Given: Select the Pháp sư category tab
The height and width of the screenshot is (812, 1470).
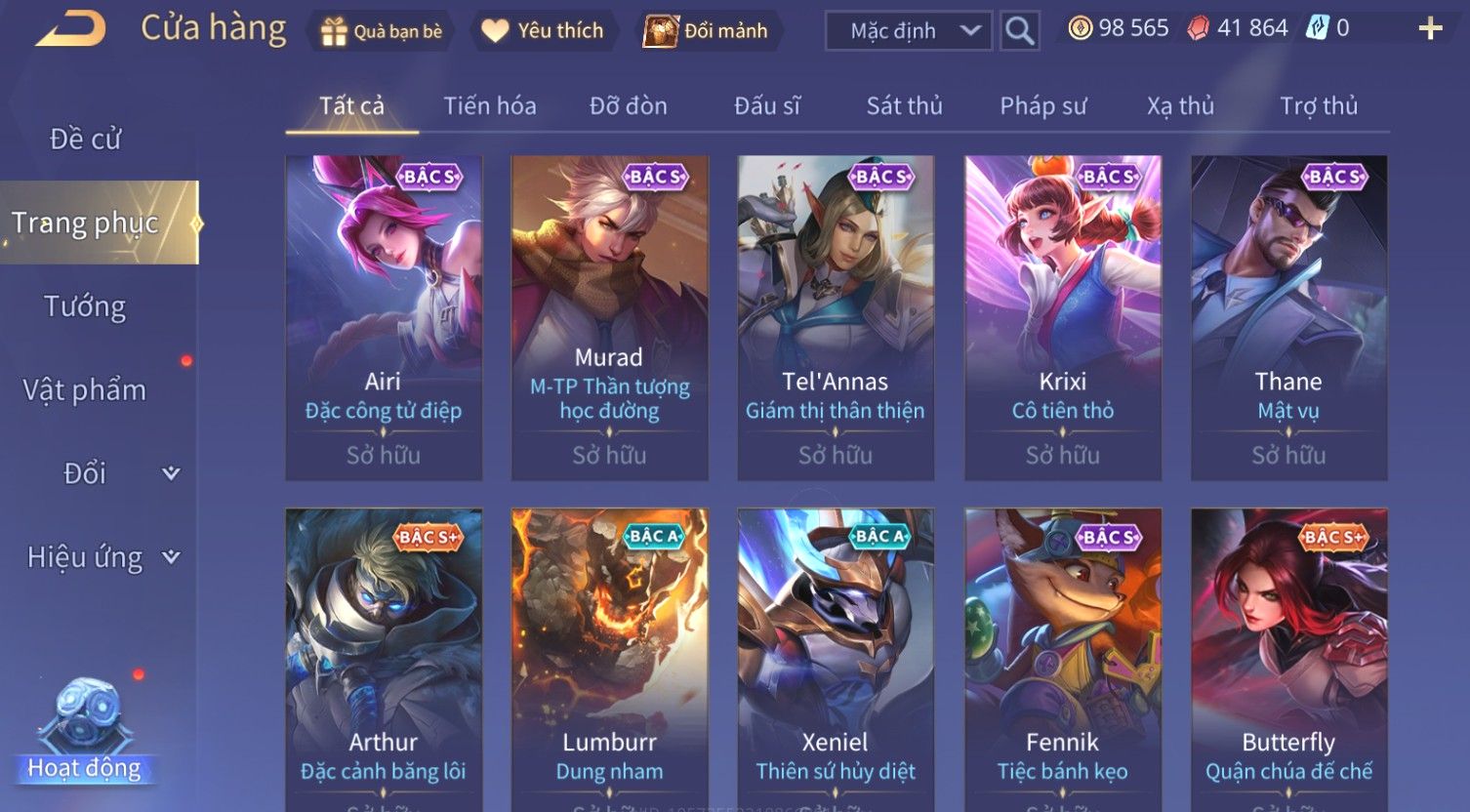Looking at the screenshot, I should [1042, 105].
